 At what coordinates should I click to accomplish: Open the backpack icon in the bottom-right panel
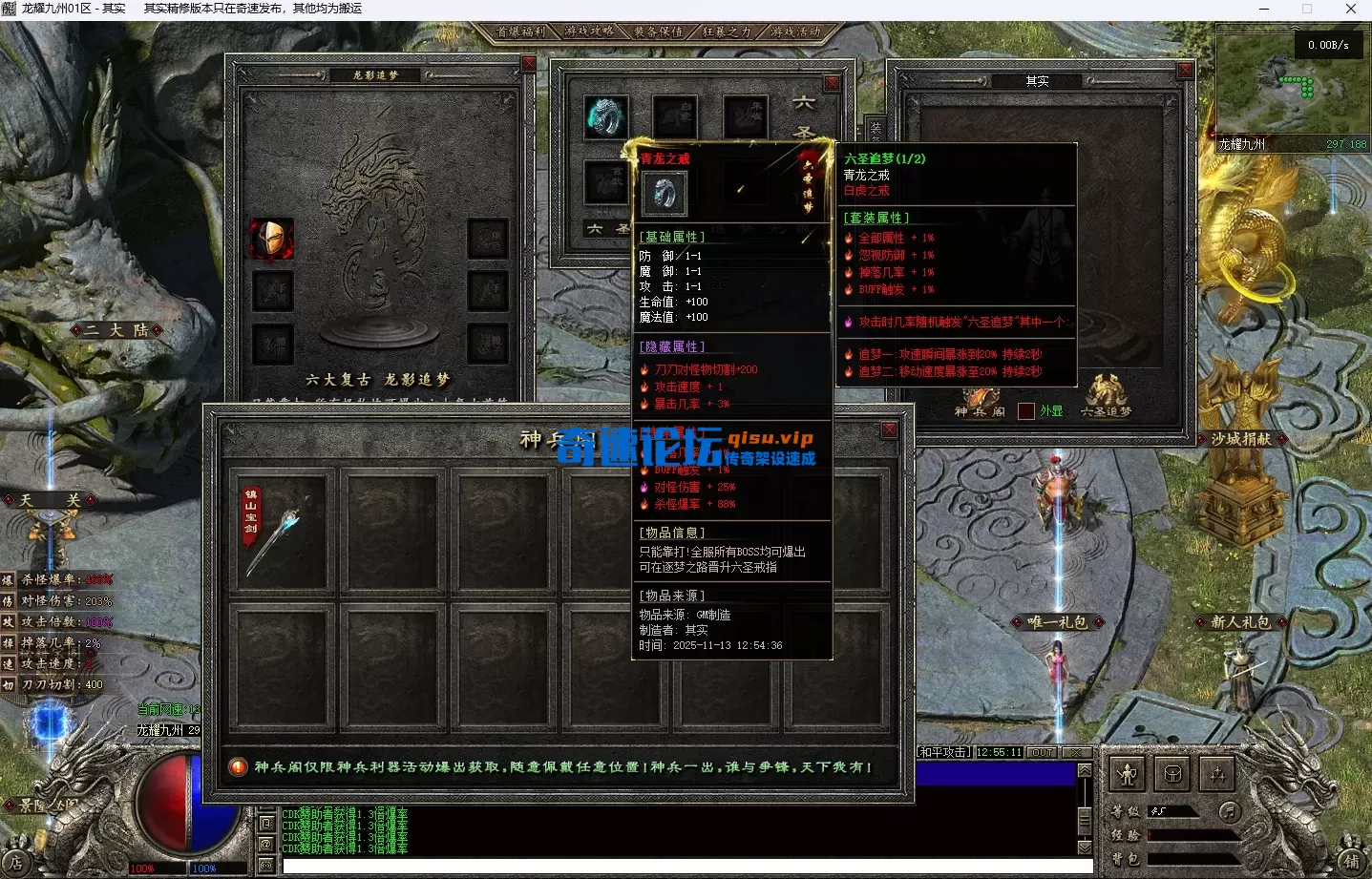click(x=1172, y=774)
